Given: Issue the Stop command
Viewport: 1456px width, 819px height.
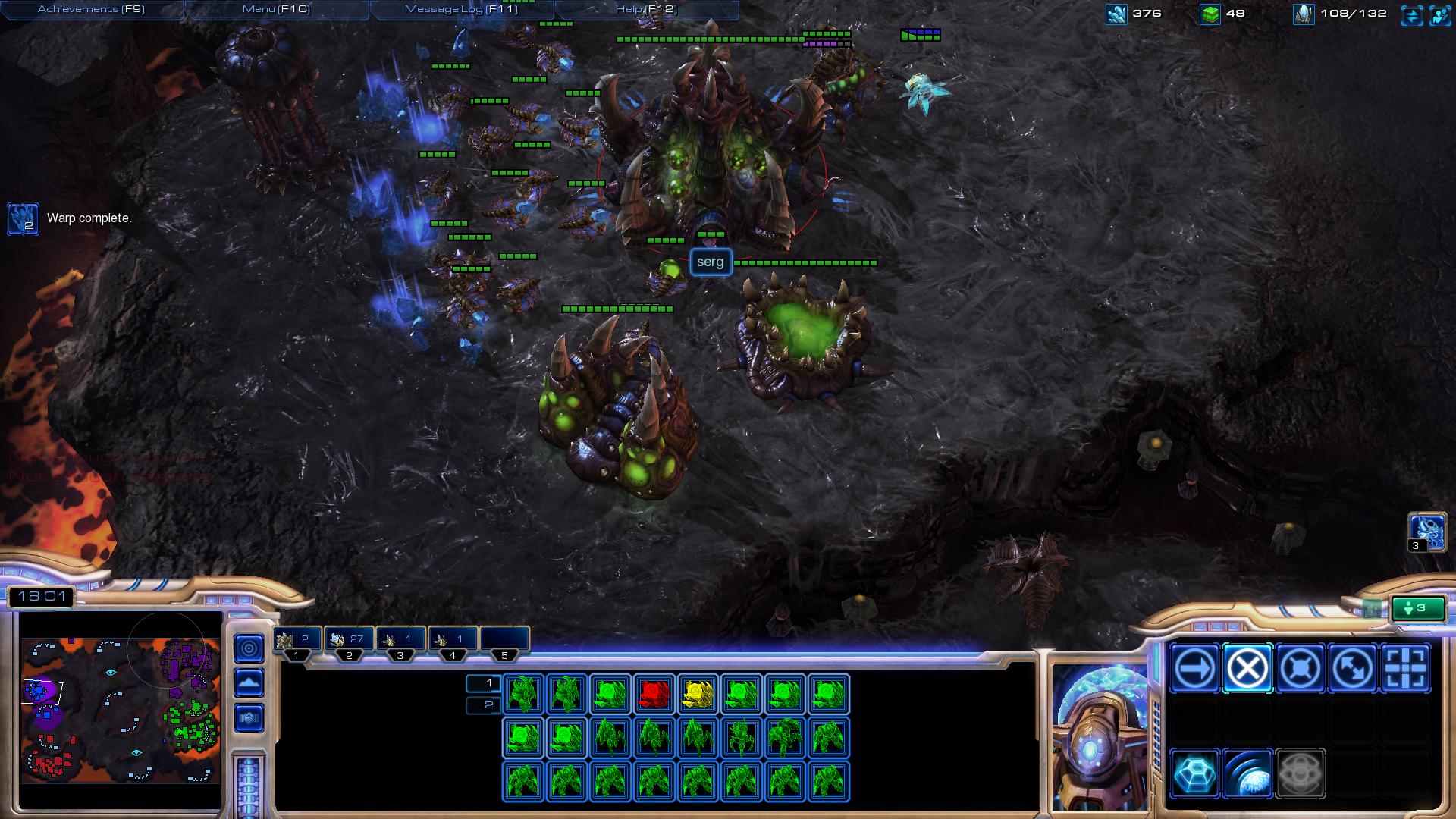Looking at the screenshot, I should [x=1247, y=669].
